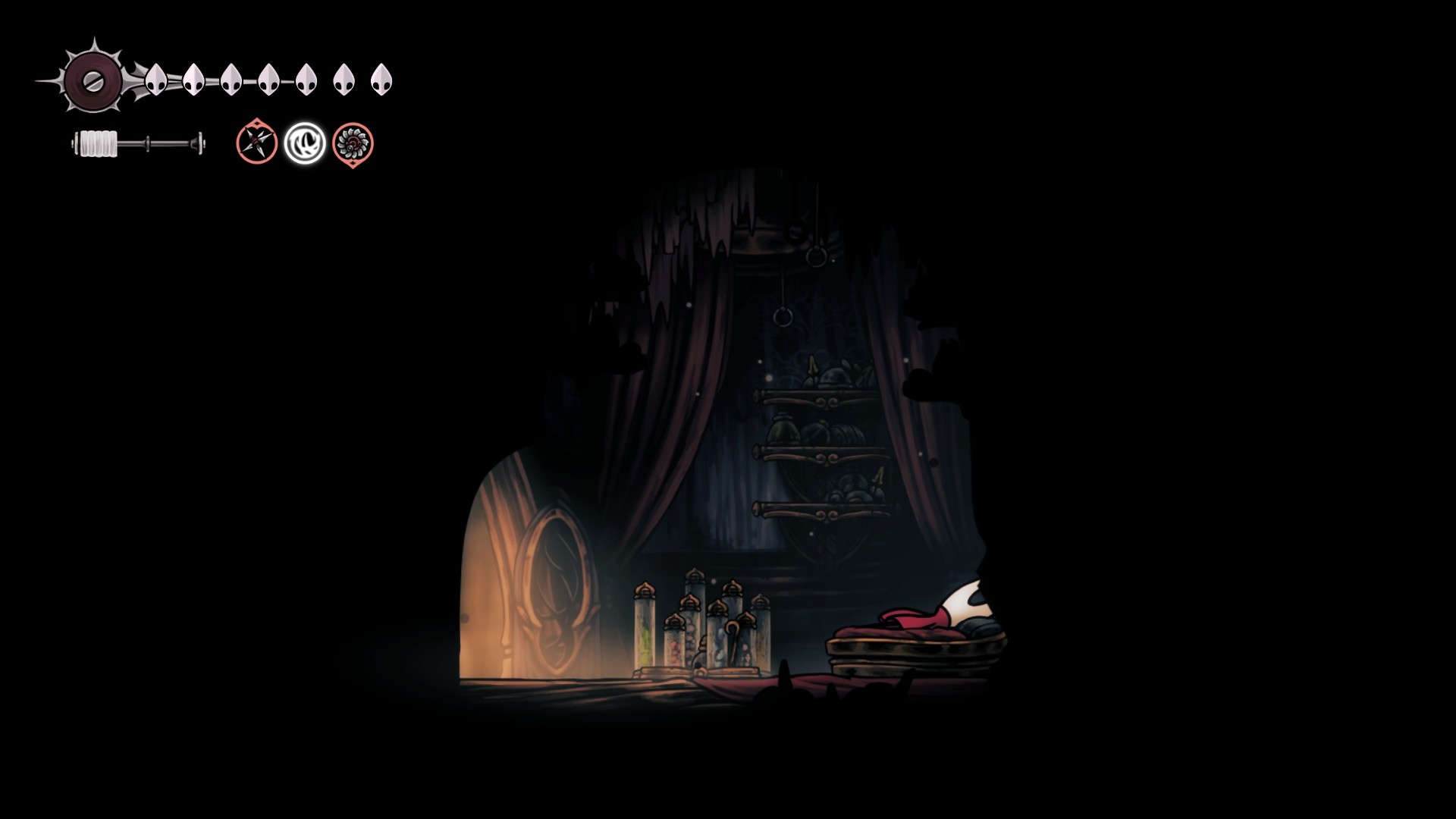Choose the circular sawblade tool icon
1456x819 pixels.
coord(353,143)
